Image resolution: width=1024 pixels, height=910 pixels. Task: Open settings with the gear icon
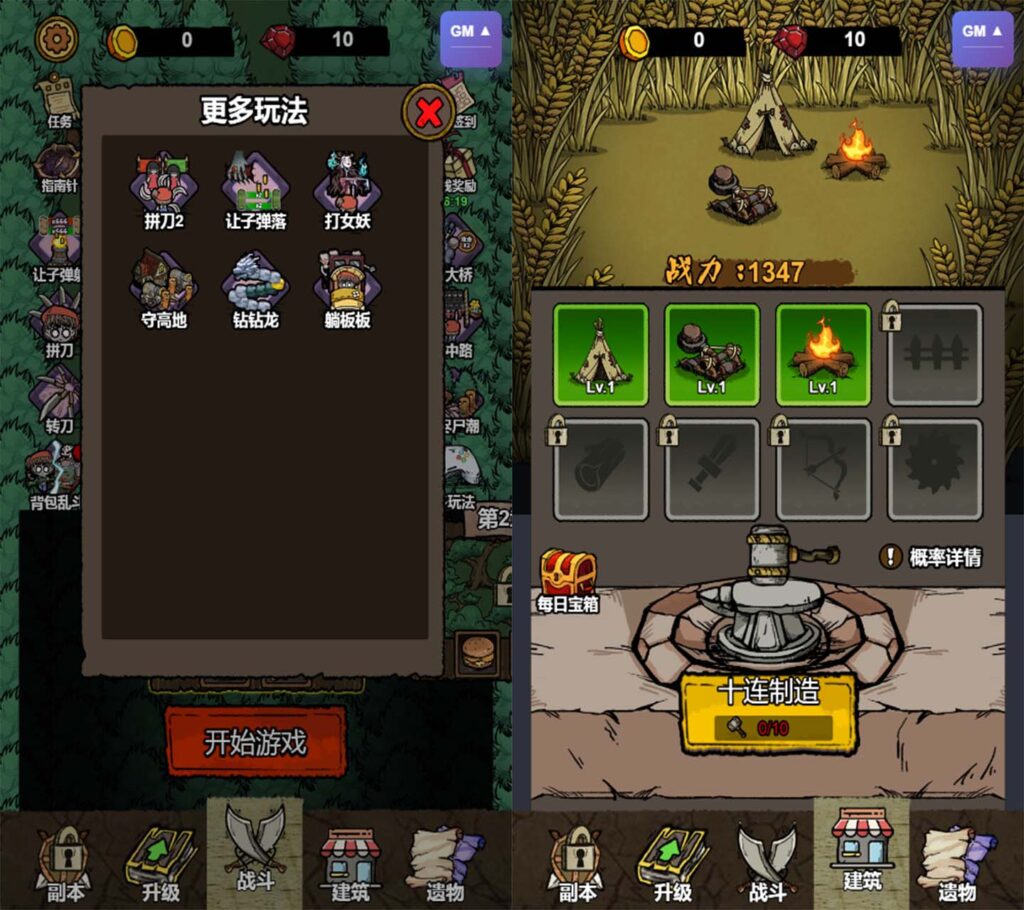(x=56, y=39)
